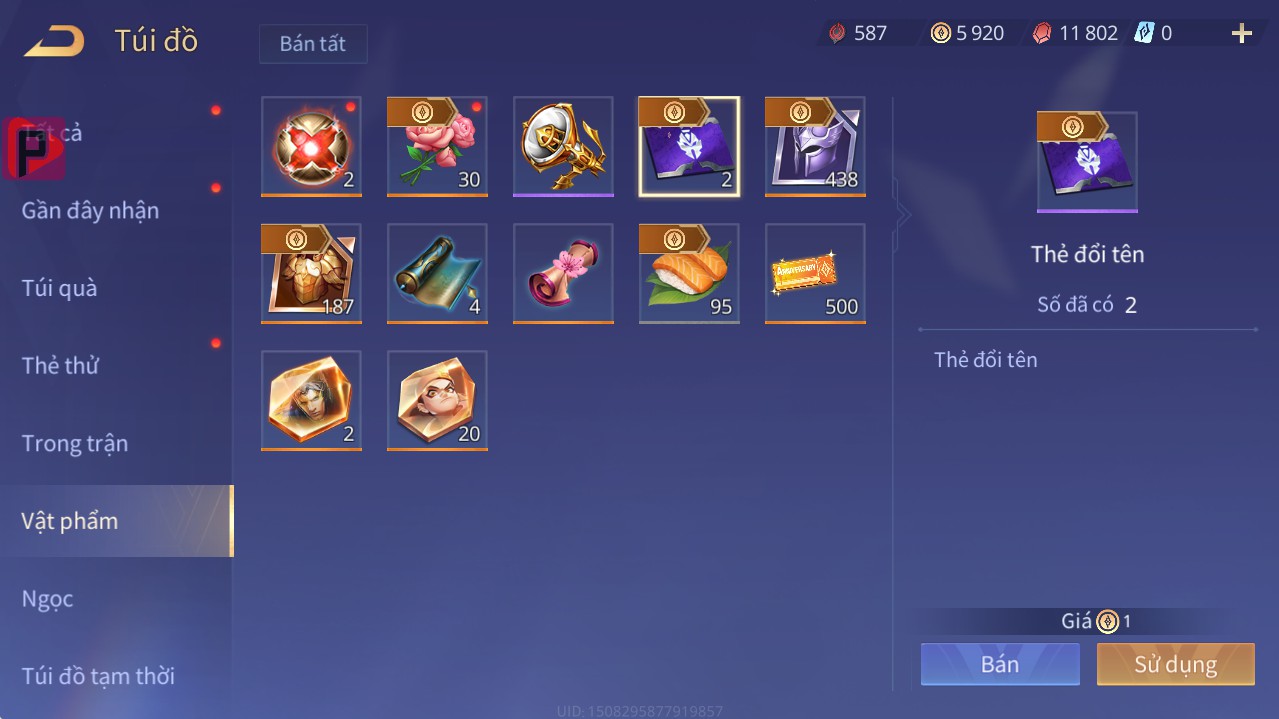Viewport: 1279px width, 719px height.
Task: Tap the Bán tất button
Action: tap(313, 44)
